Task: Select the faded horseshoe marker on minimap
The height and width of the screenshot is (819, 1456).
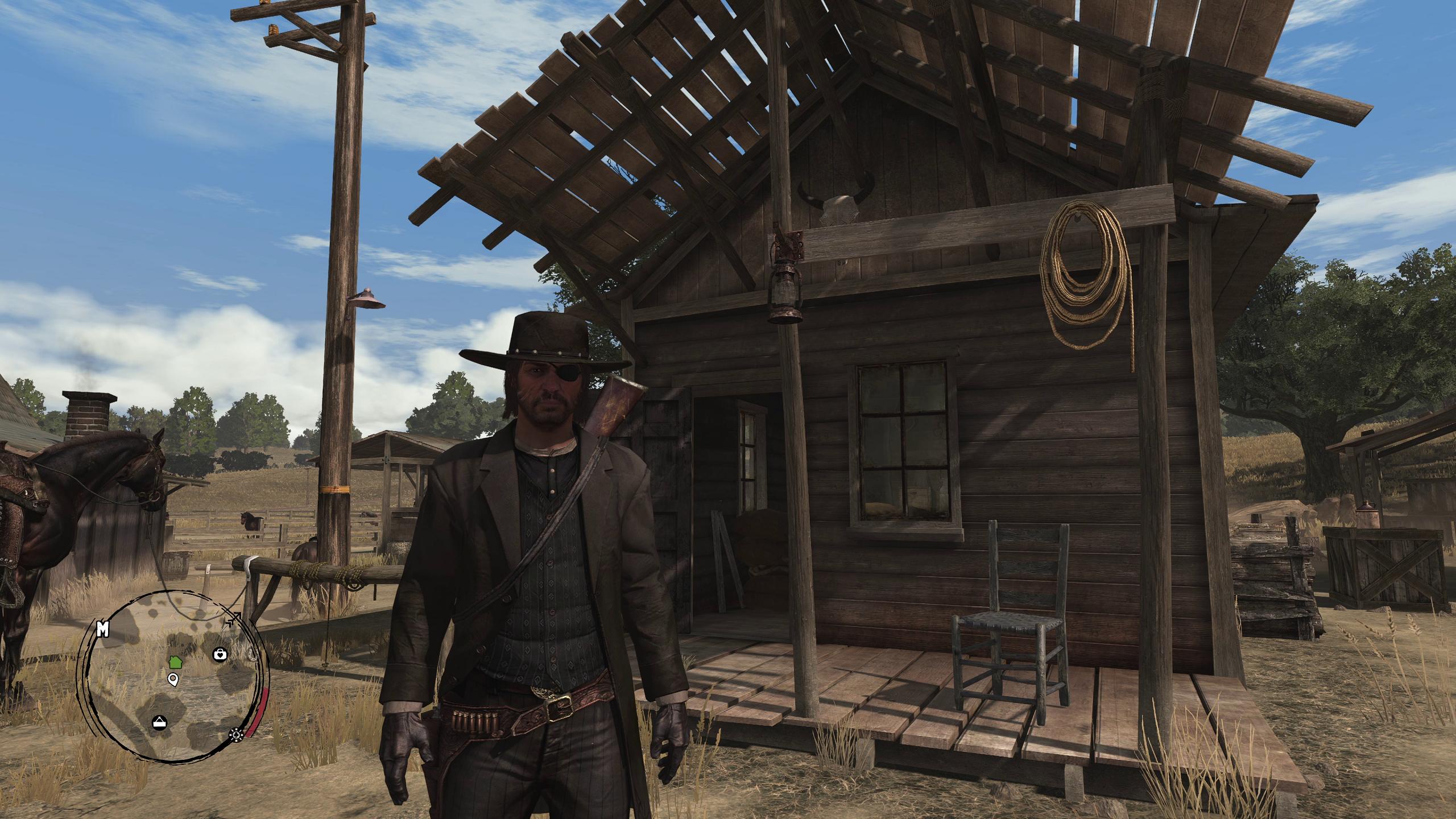Action: coord(253,655)
